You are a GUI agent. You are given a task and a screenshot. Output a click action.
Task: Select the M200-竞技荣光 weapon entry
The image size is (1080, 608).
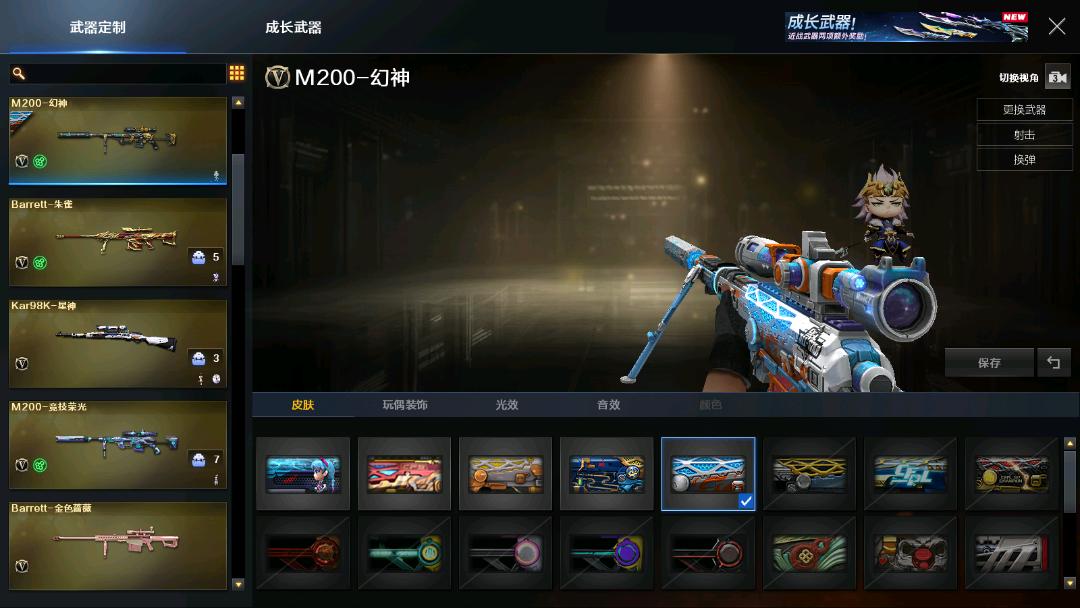click(x=118, y=444)
